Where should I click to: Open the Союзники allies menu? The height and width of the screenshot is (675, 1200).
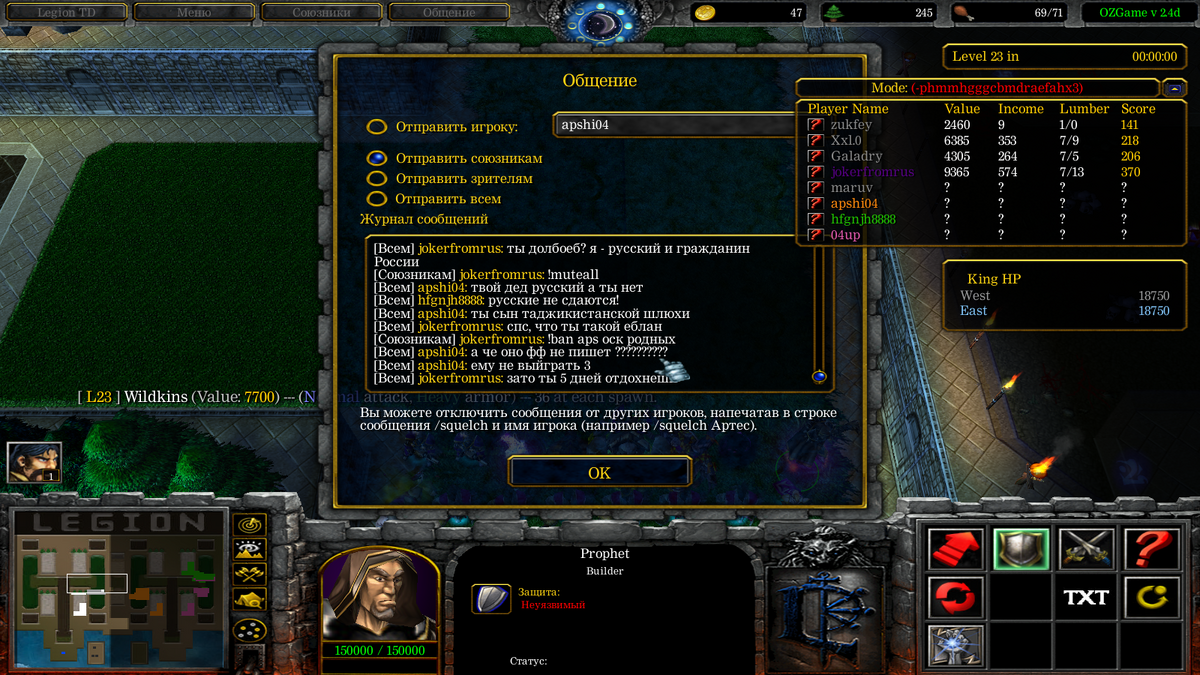tap(321, 13)
